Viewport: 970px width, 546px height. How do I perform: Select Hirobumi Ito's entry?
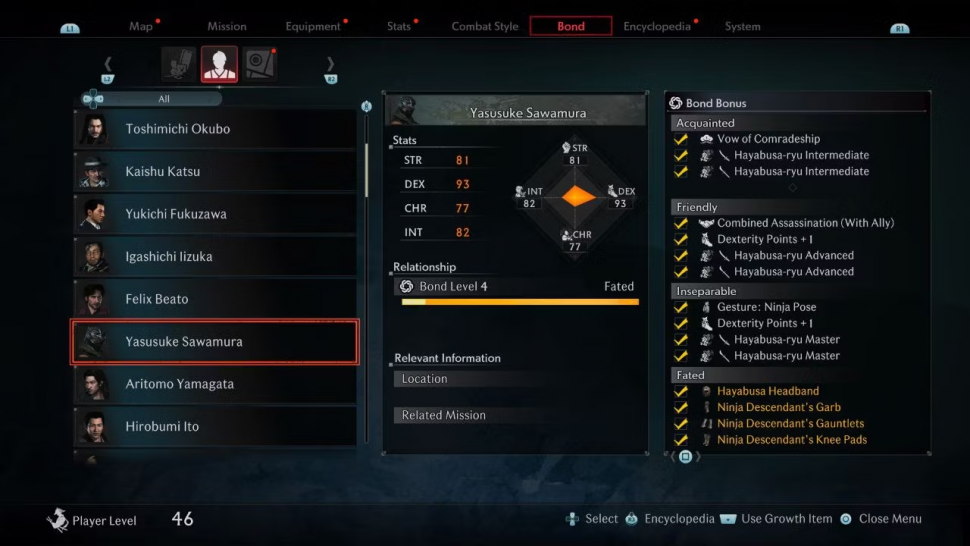coord(215,426)
